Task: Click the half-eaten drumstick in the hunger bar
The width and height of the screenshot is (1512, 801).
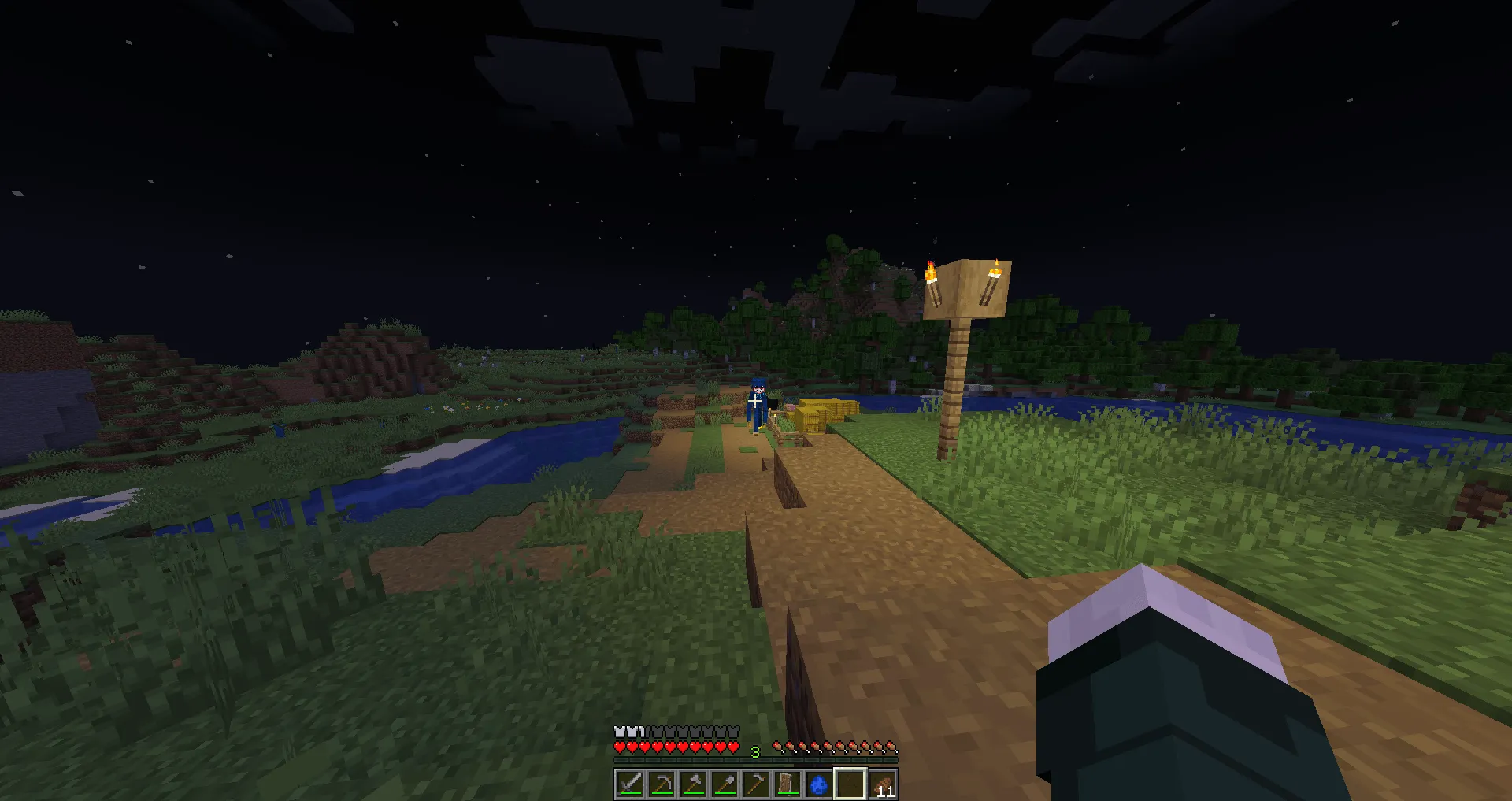Action: (x=778, y=746)
